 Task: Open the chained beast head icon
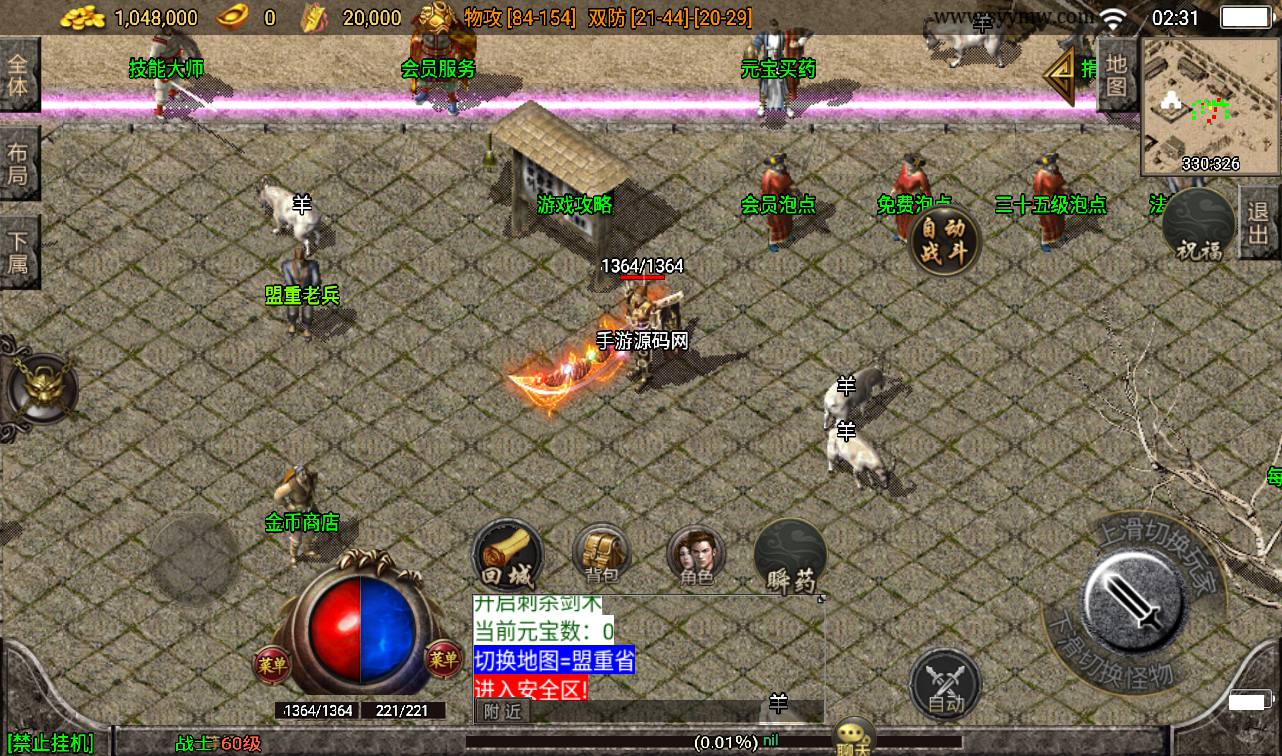40,387
